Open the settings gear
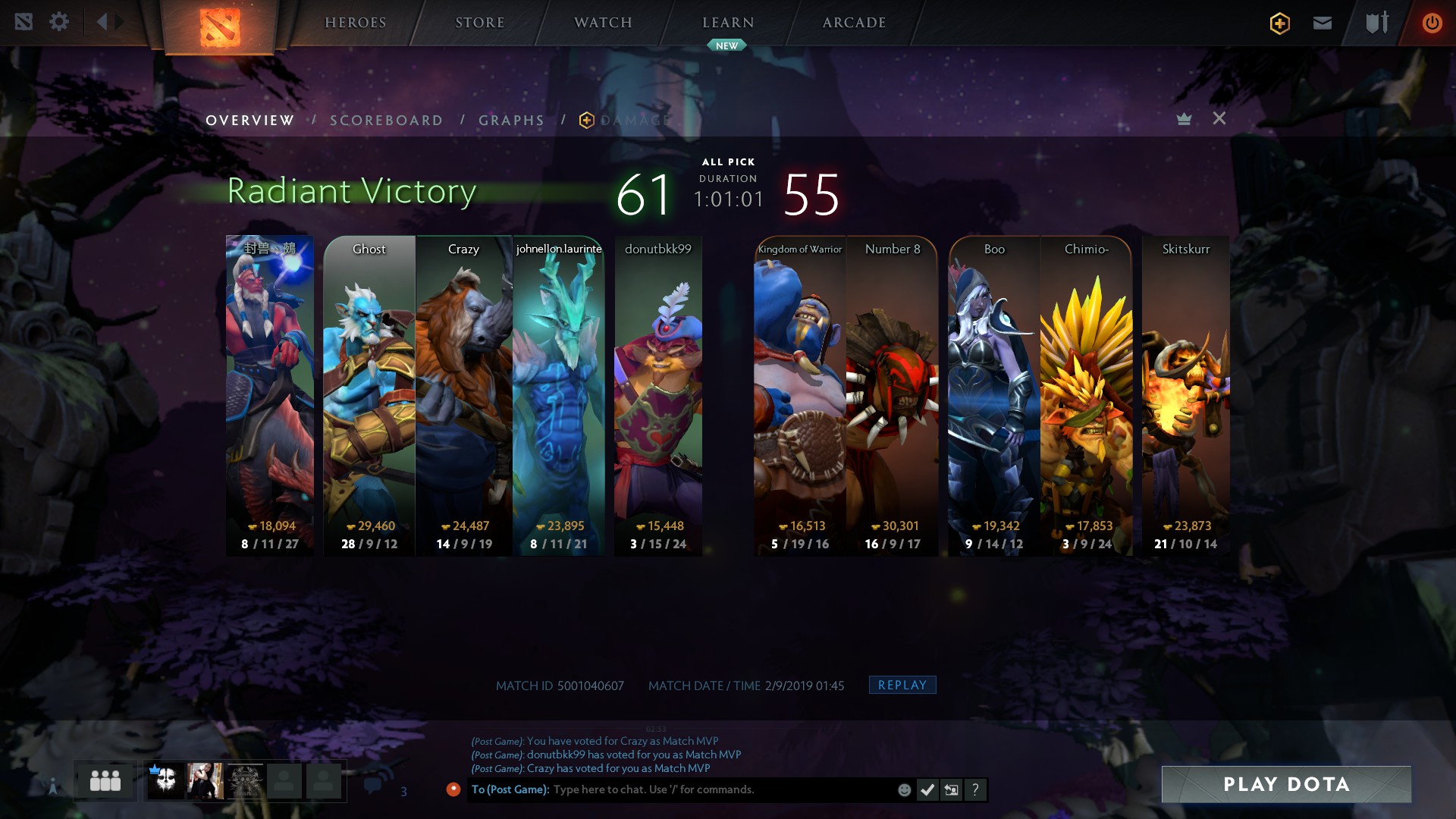This screenshot has height=819, width=1456. (x=59, y=22)
